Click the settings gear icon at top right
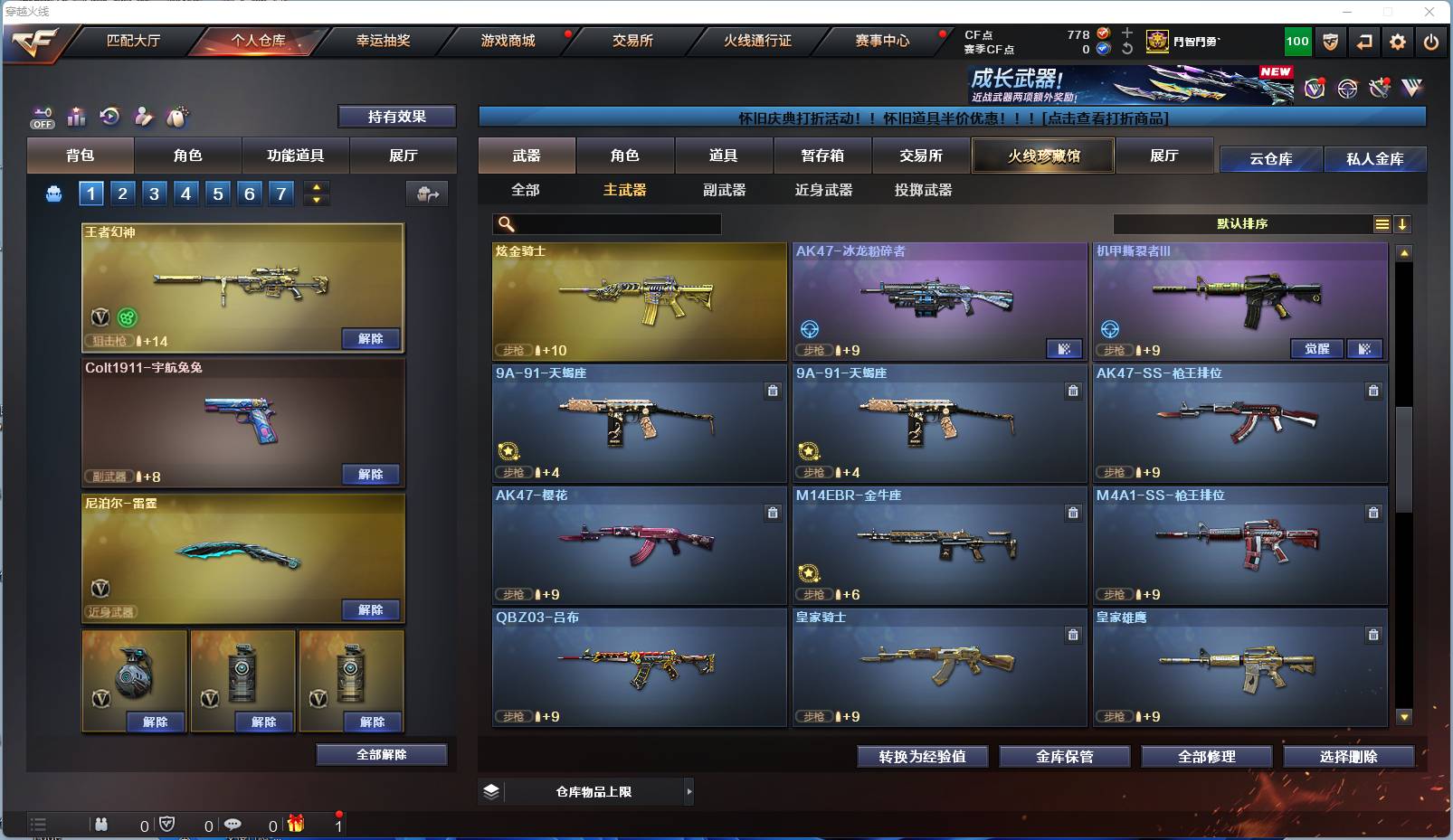This screenshot has width=1453, height=840. tap(1396, 42)
